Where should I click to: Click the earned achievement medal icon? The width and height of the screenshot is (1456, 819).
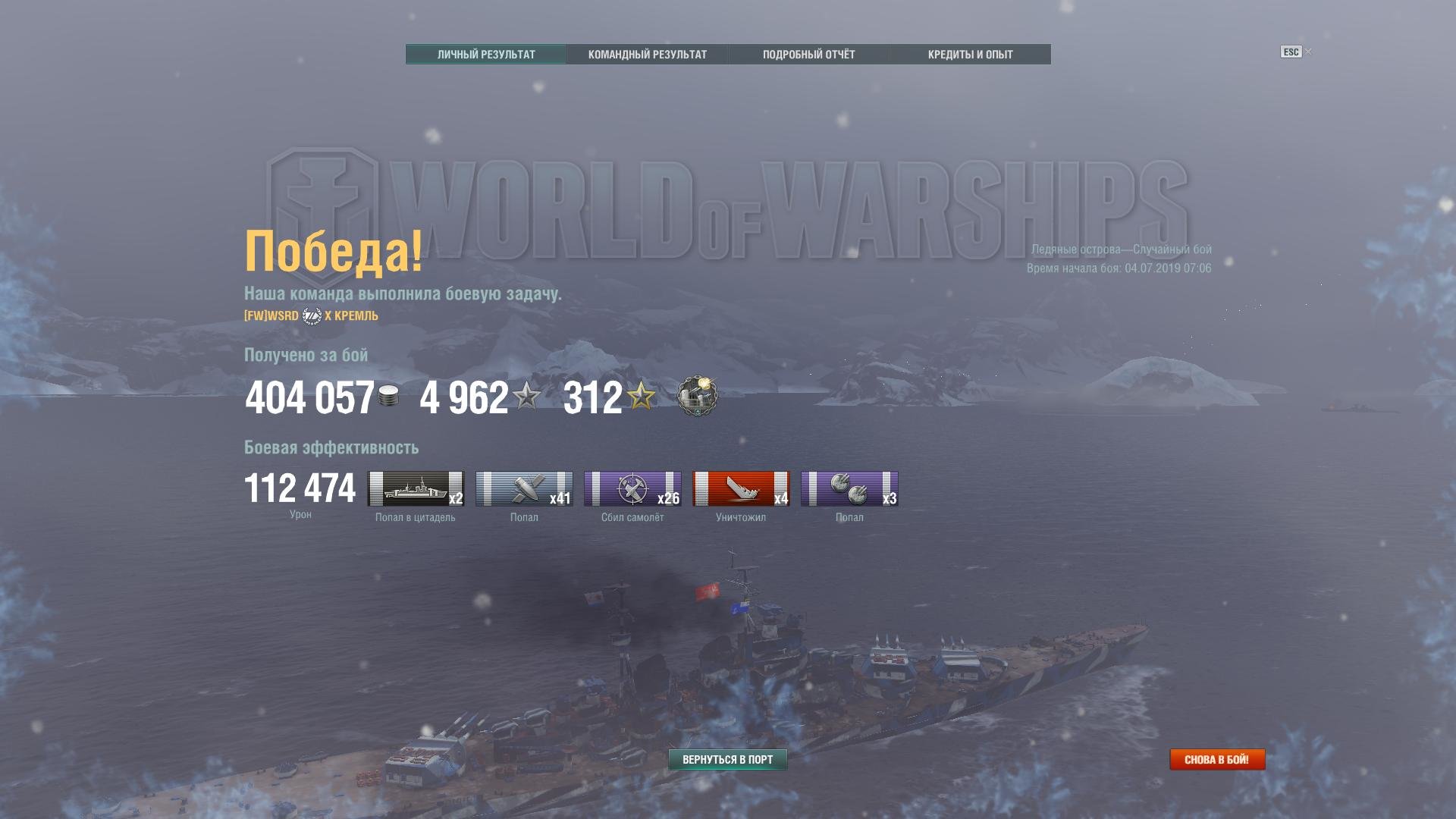[x=697, y=396]
